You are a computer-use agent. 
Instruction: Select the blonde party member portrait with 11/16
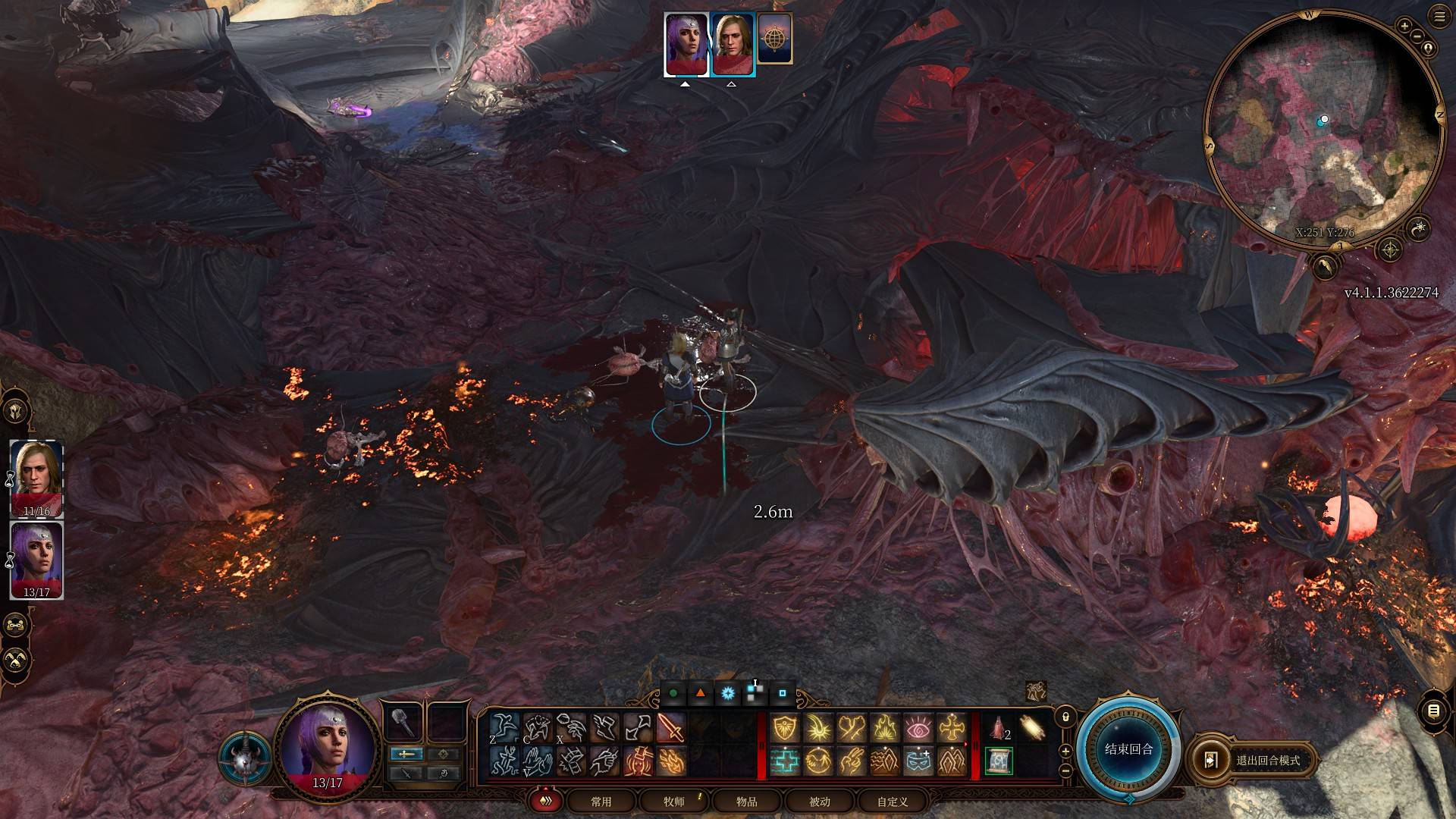tap(36, 479)
